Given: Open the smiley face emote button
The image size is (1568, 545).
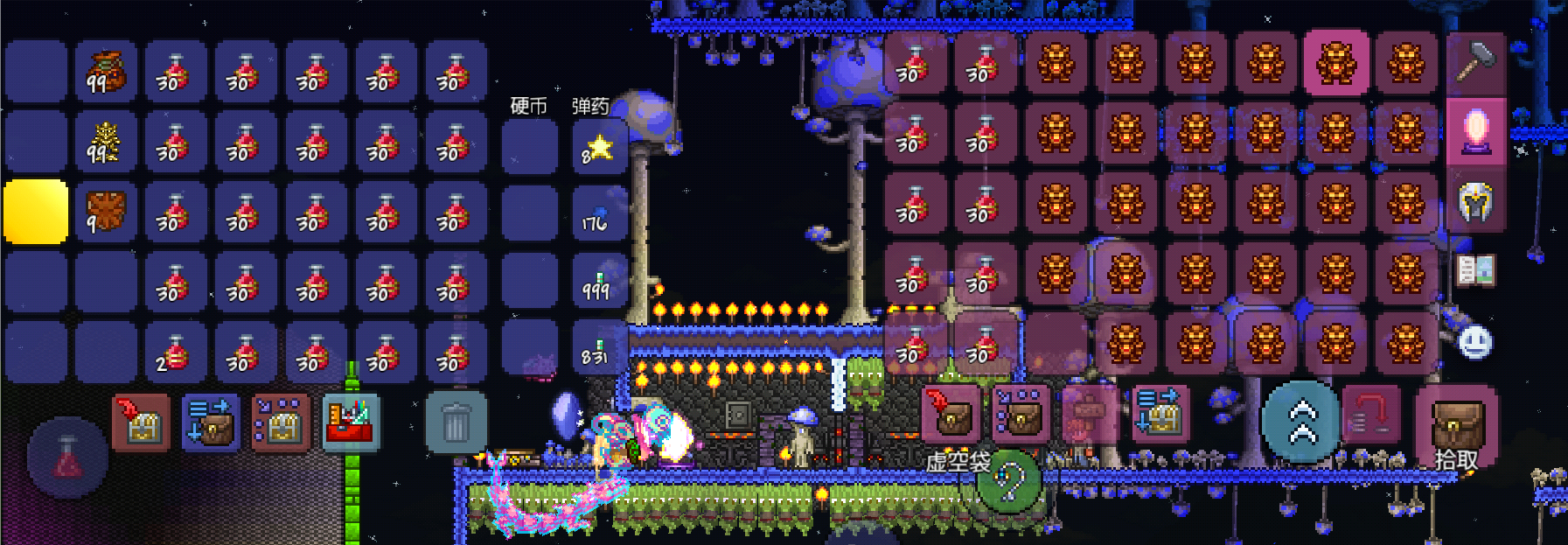Looking at the screenshot, I should [1475, 341].
